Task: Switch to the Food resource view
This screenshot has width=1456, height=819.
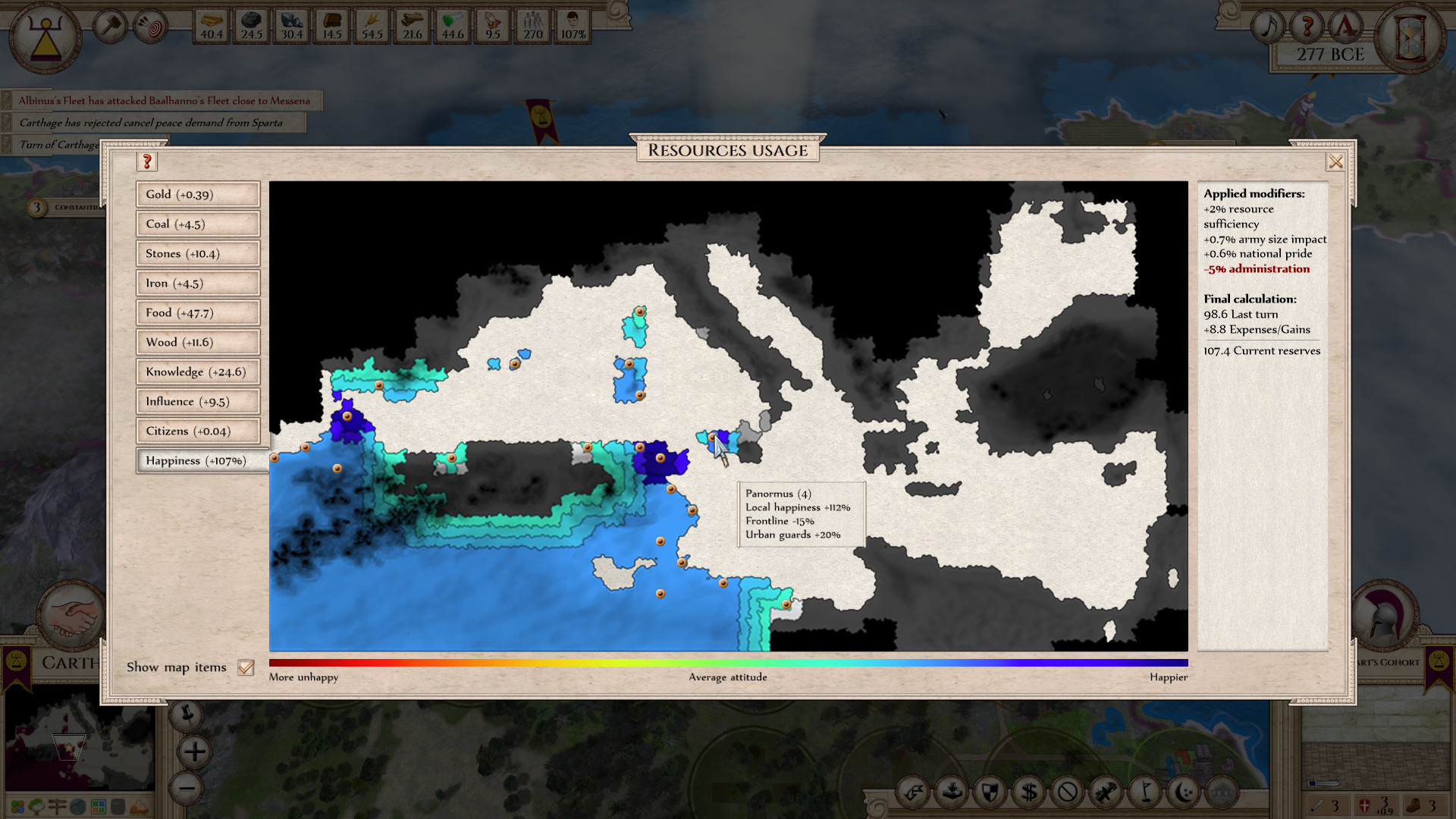Action: 197,312
